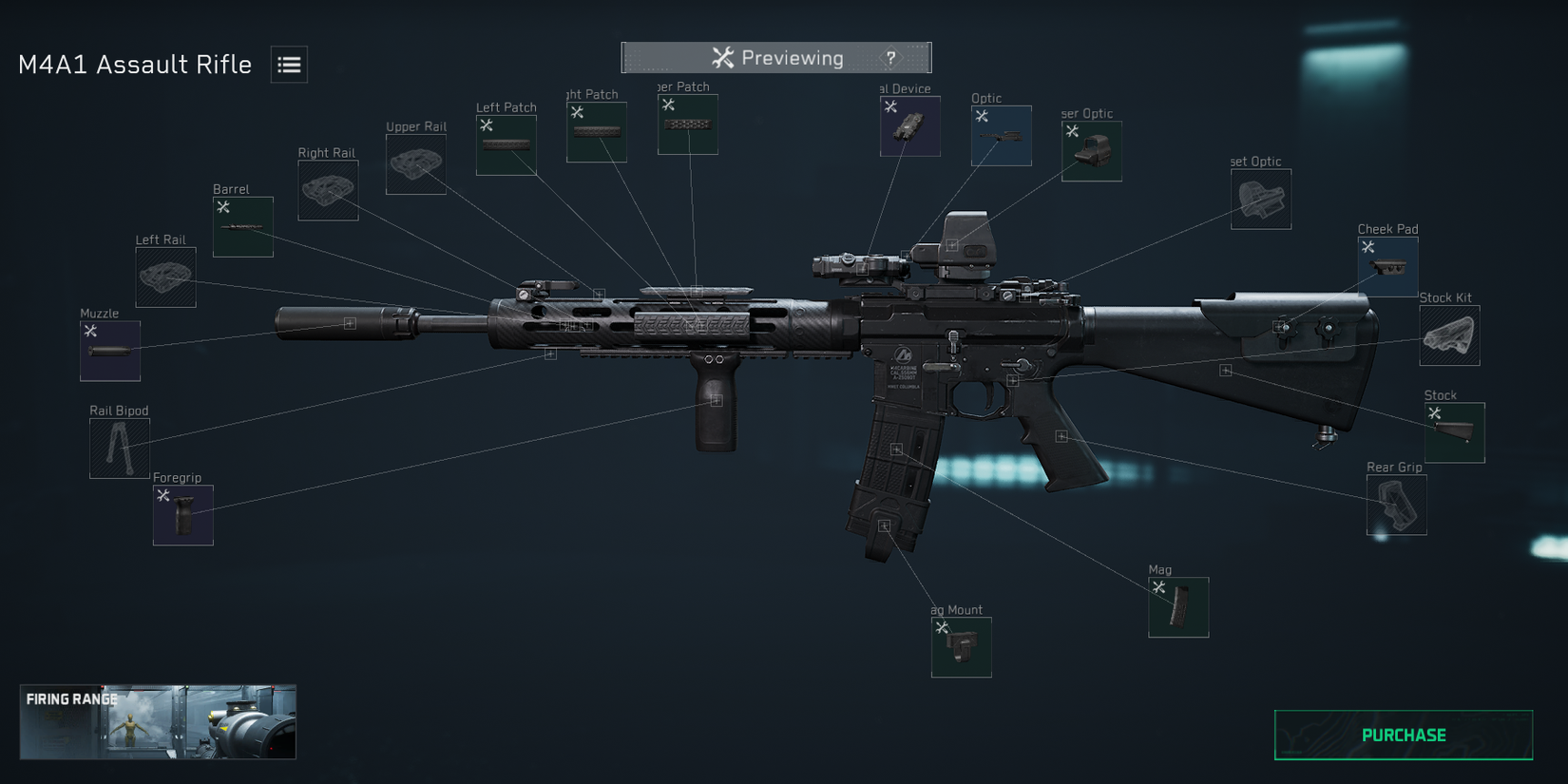This screenshot has height=784, width=1568.
Task: Open the Upper Rail attachment slot
Action: point(415,163)
